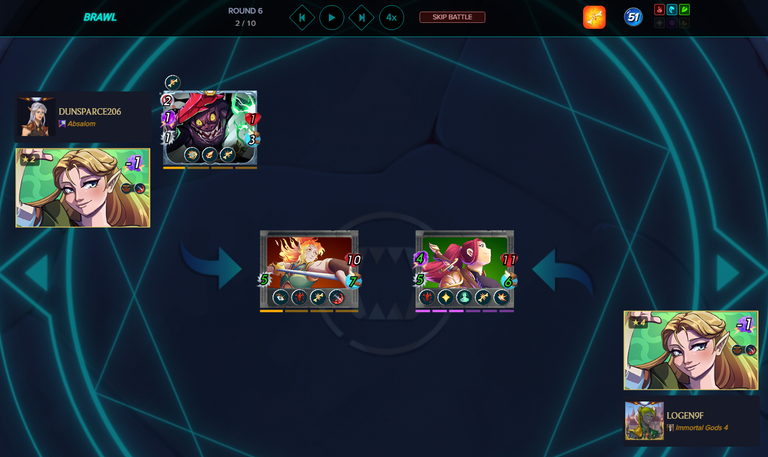This screenshot has width=768, height=457.
Task: Select the red-hooded dark creature card
Action: pos(210,127)
